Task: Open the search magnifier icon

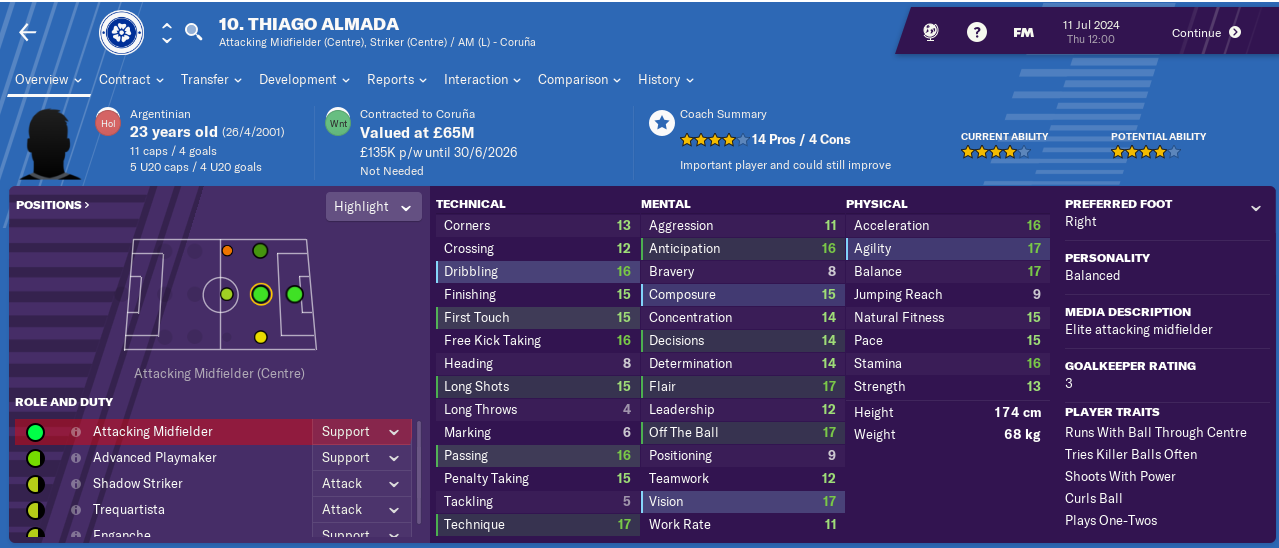Action: (194, 32)
